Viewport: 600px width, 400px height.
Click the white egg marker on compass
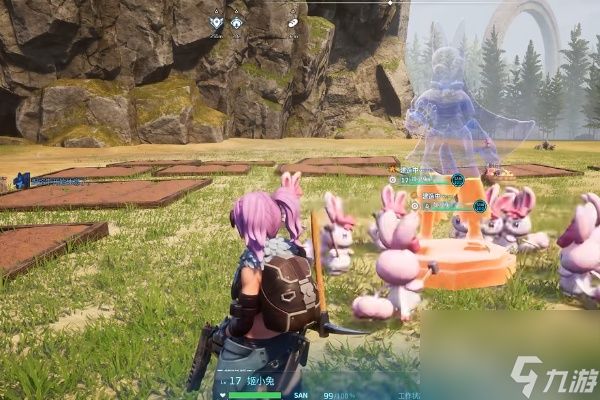293,20
